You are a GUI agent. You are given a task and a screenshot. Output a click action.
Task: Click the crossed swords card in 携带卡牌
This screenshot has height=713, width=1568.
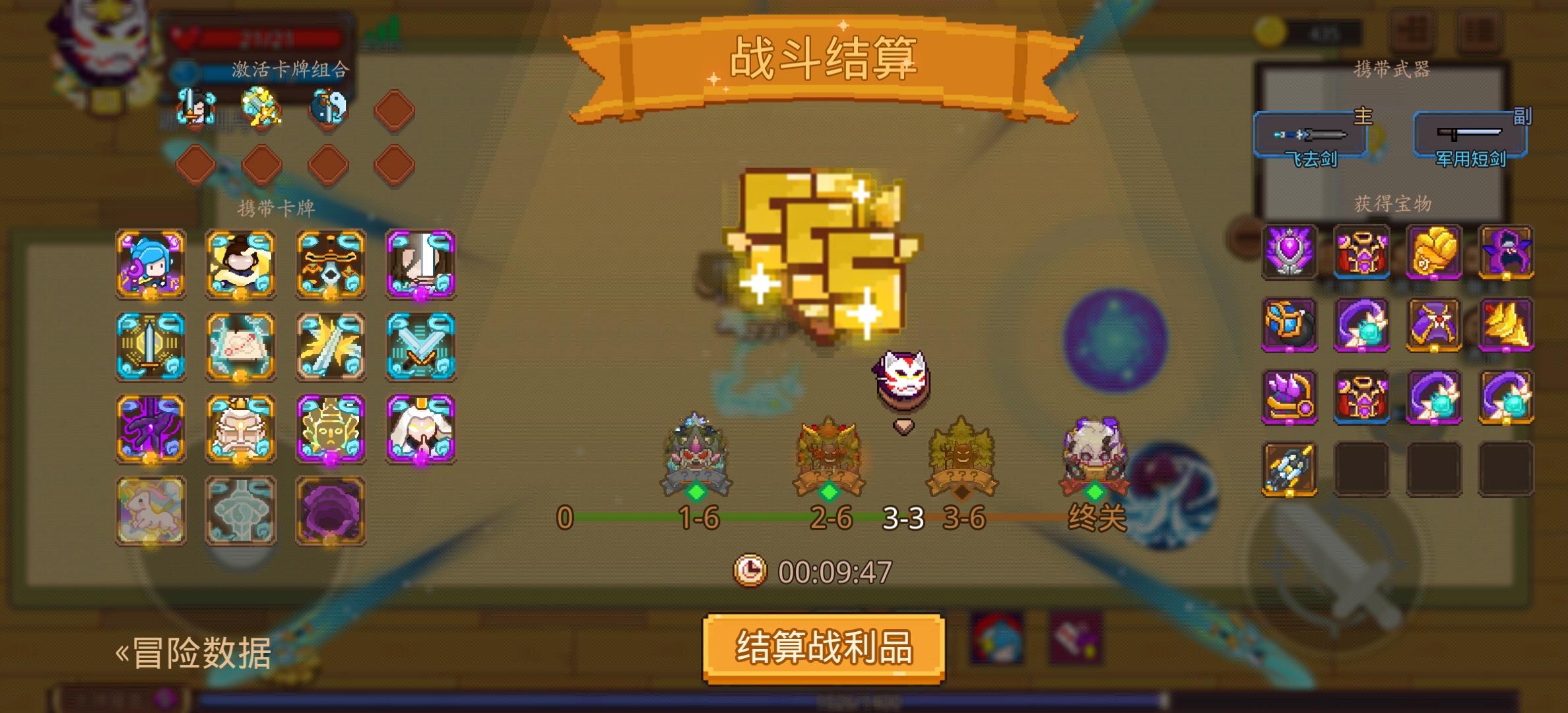point(420,345)
